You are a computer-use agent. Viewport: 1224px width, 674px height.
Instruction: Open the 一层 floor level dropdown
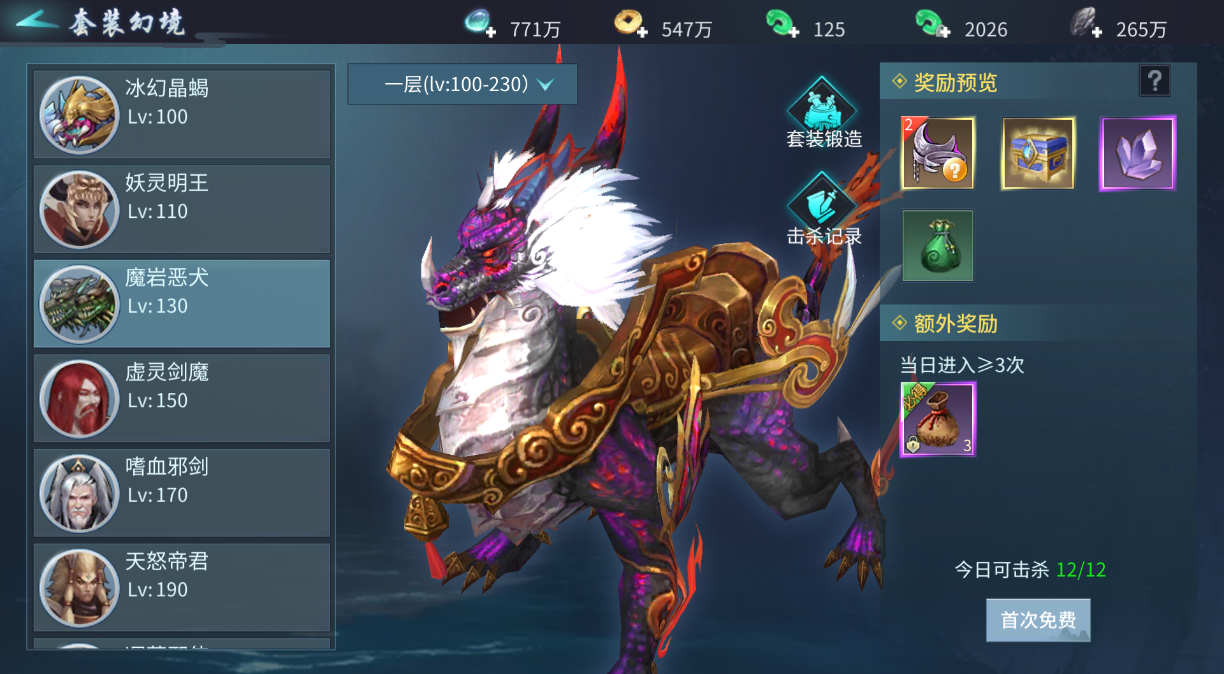(463, 85)
